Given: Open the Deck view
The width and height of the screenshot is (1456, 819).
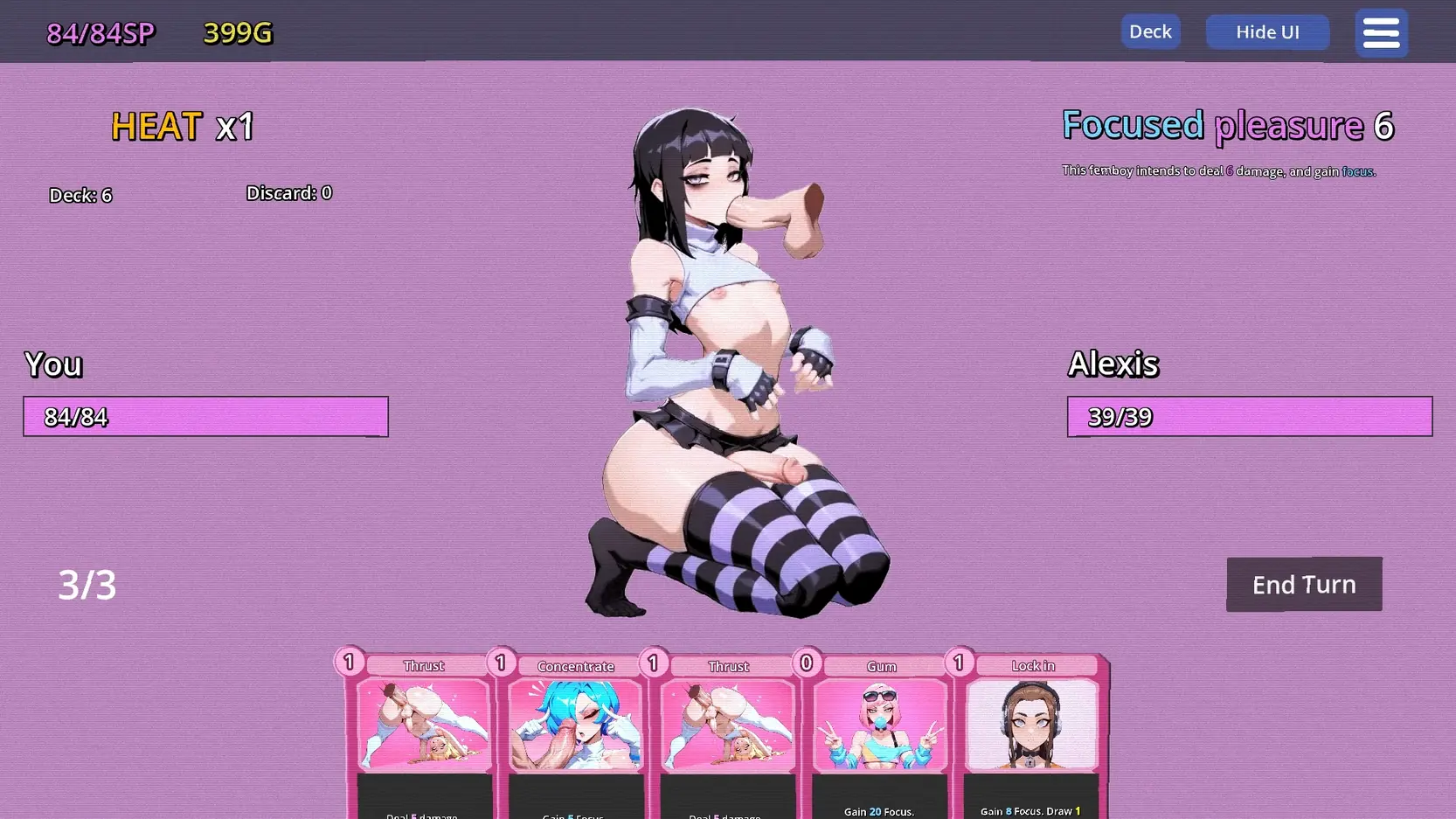Looking at the screenshot, I should tap(1150, 31).
